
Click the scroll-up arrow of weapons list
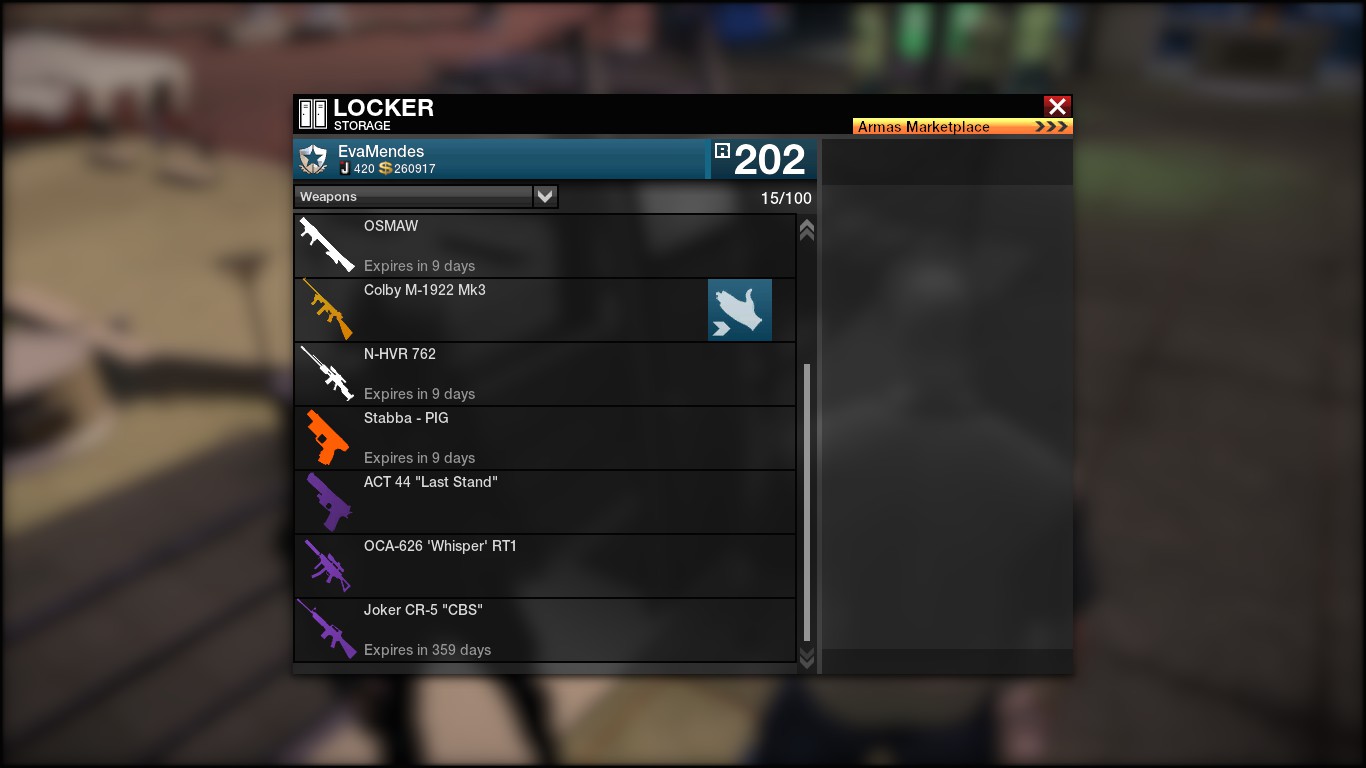(x=807, y=230)
